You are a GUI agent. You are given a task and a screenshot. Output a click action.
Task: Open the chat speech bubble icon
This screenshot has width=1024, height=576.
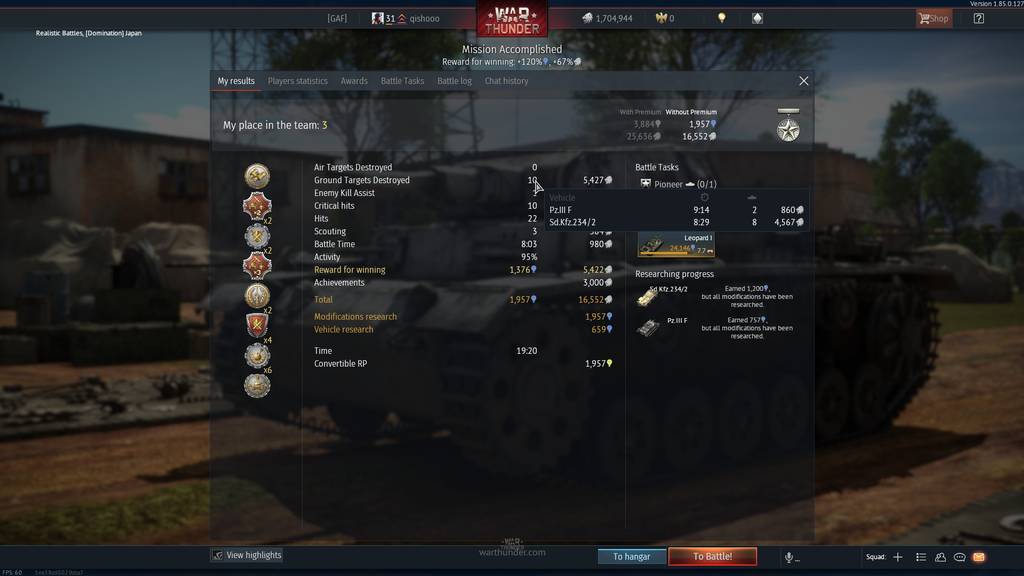[x=960, y=557]
